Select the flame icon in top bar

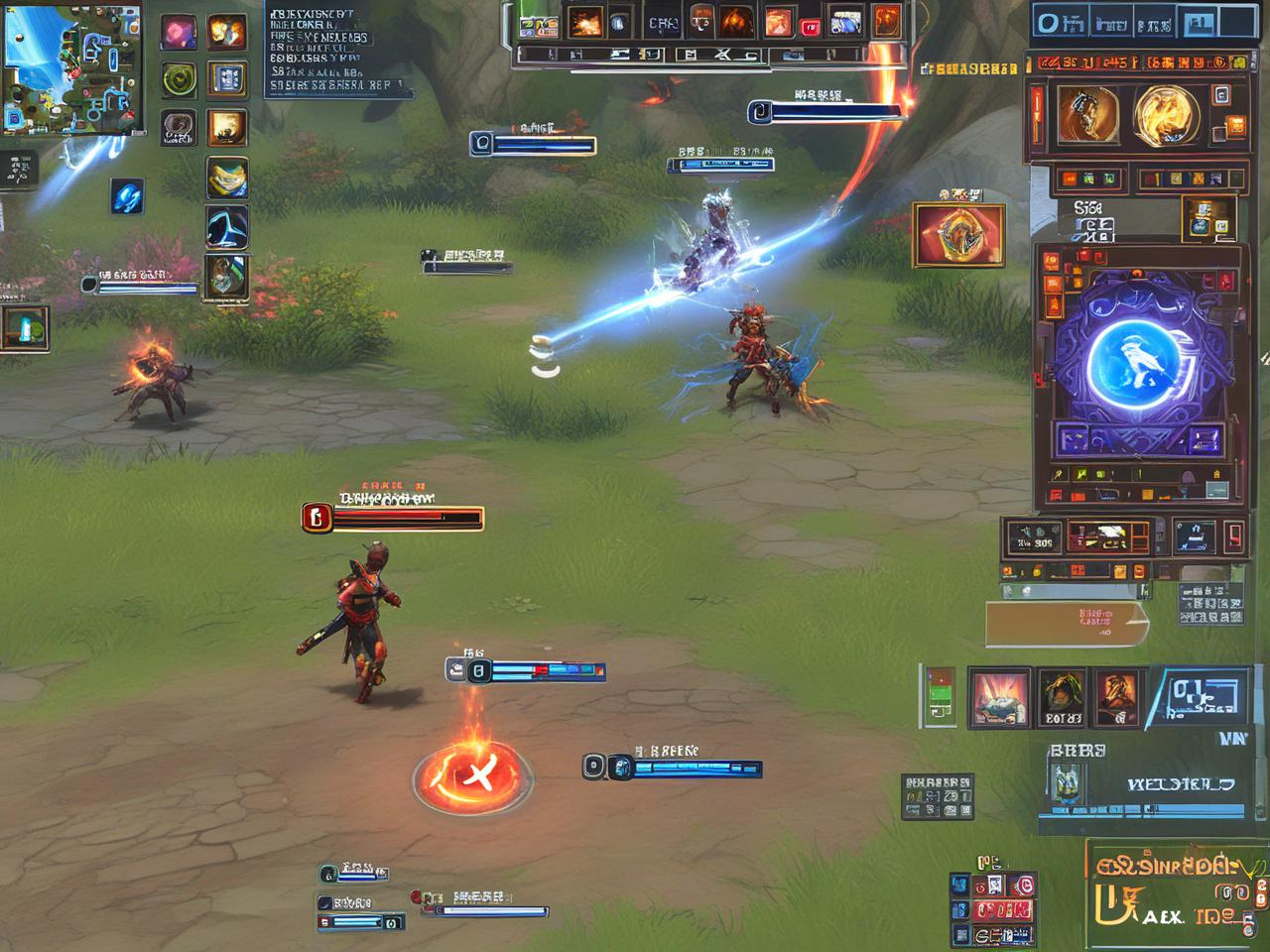click(x=735, y=21)
